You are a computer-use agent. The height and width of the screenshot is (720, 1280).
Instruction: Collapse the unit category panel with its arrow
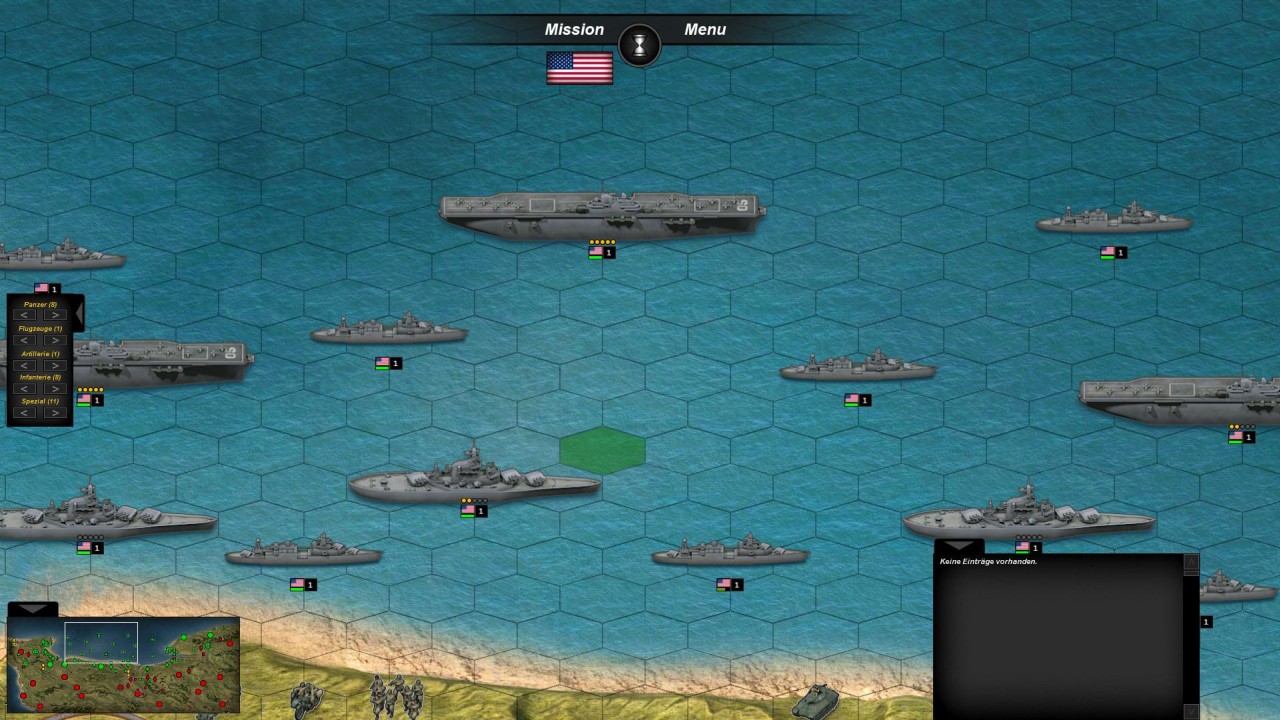[x=78, y=313]
